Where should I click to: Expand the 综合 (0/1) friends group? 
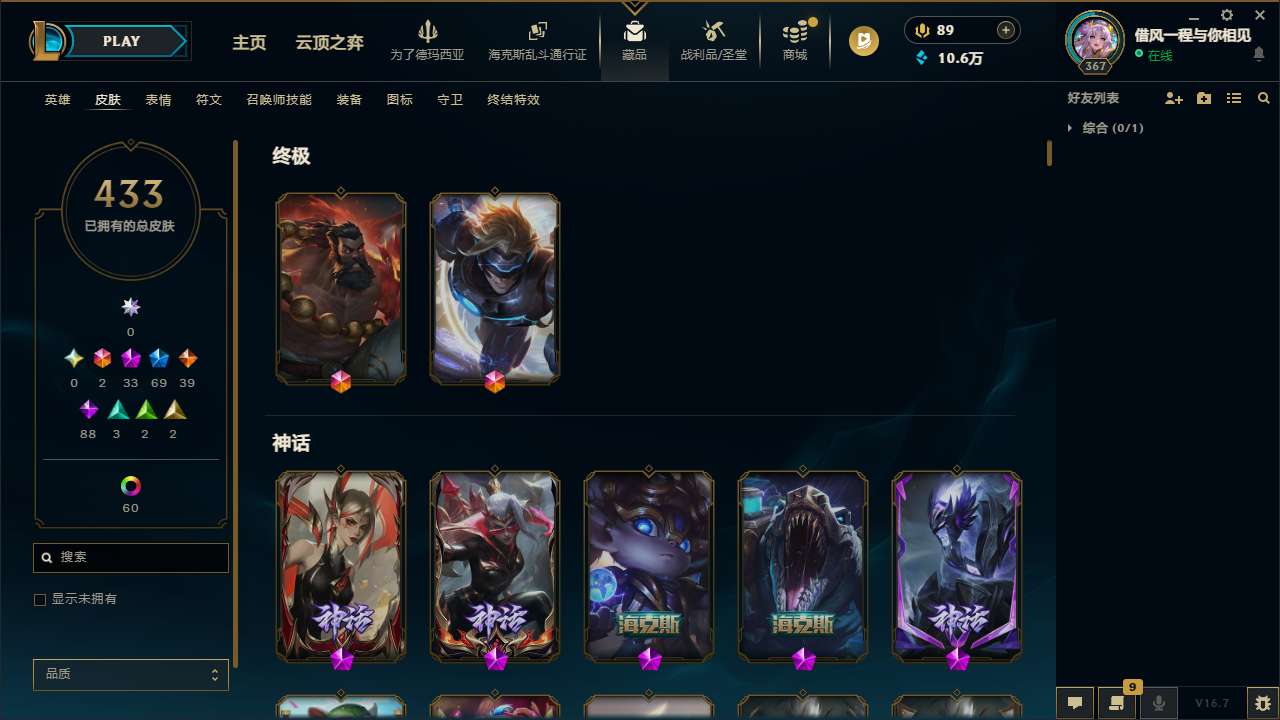[1072, 128]
